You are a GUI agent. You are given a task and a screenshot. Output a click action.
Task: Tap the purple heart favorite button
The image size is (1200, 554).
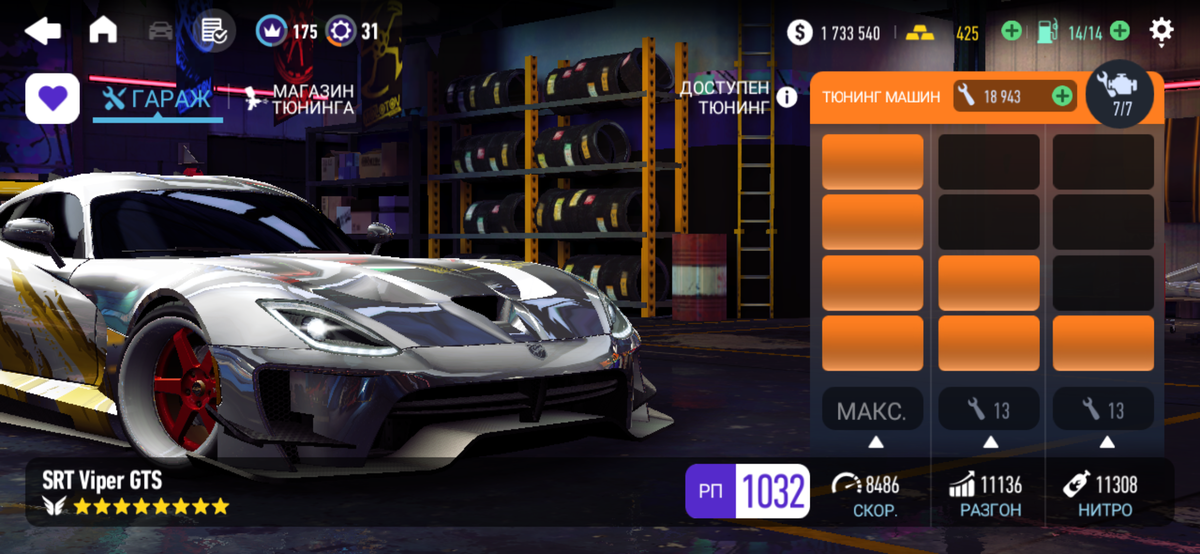[x=52, y=99]
